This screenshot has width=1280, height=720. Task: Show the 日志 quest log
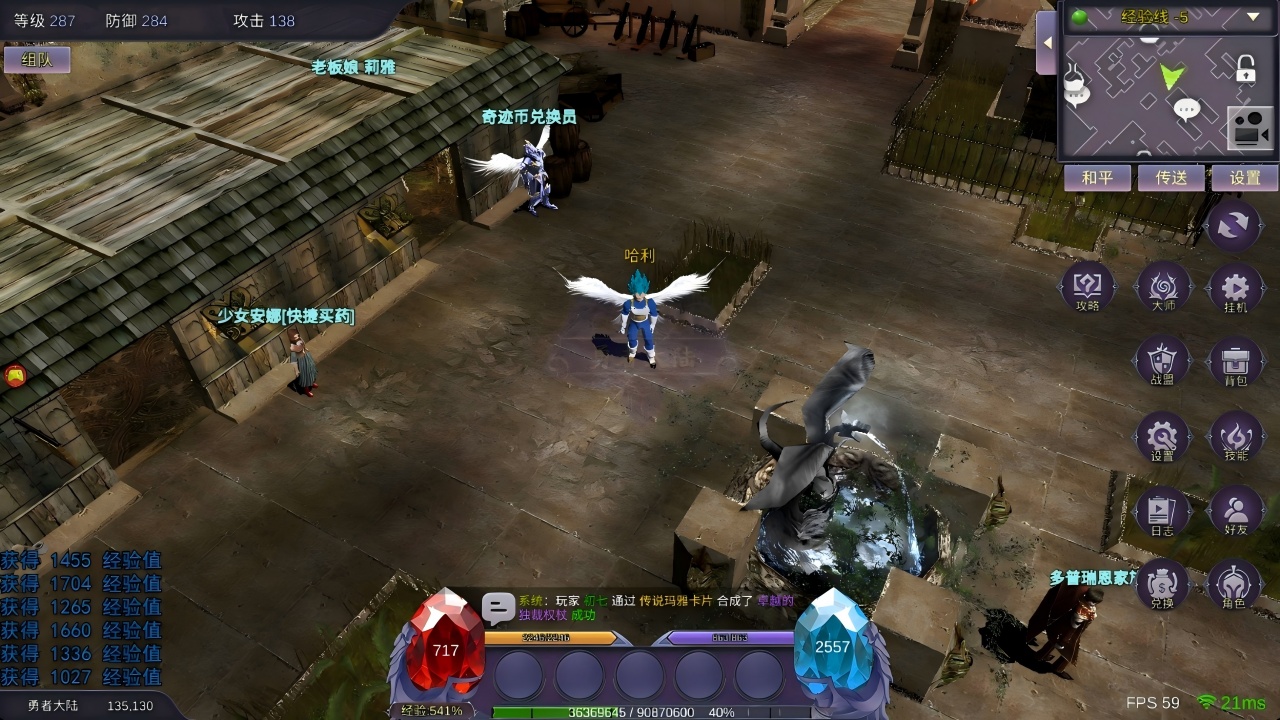click(x=1163, y=513)
